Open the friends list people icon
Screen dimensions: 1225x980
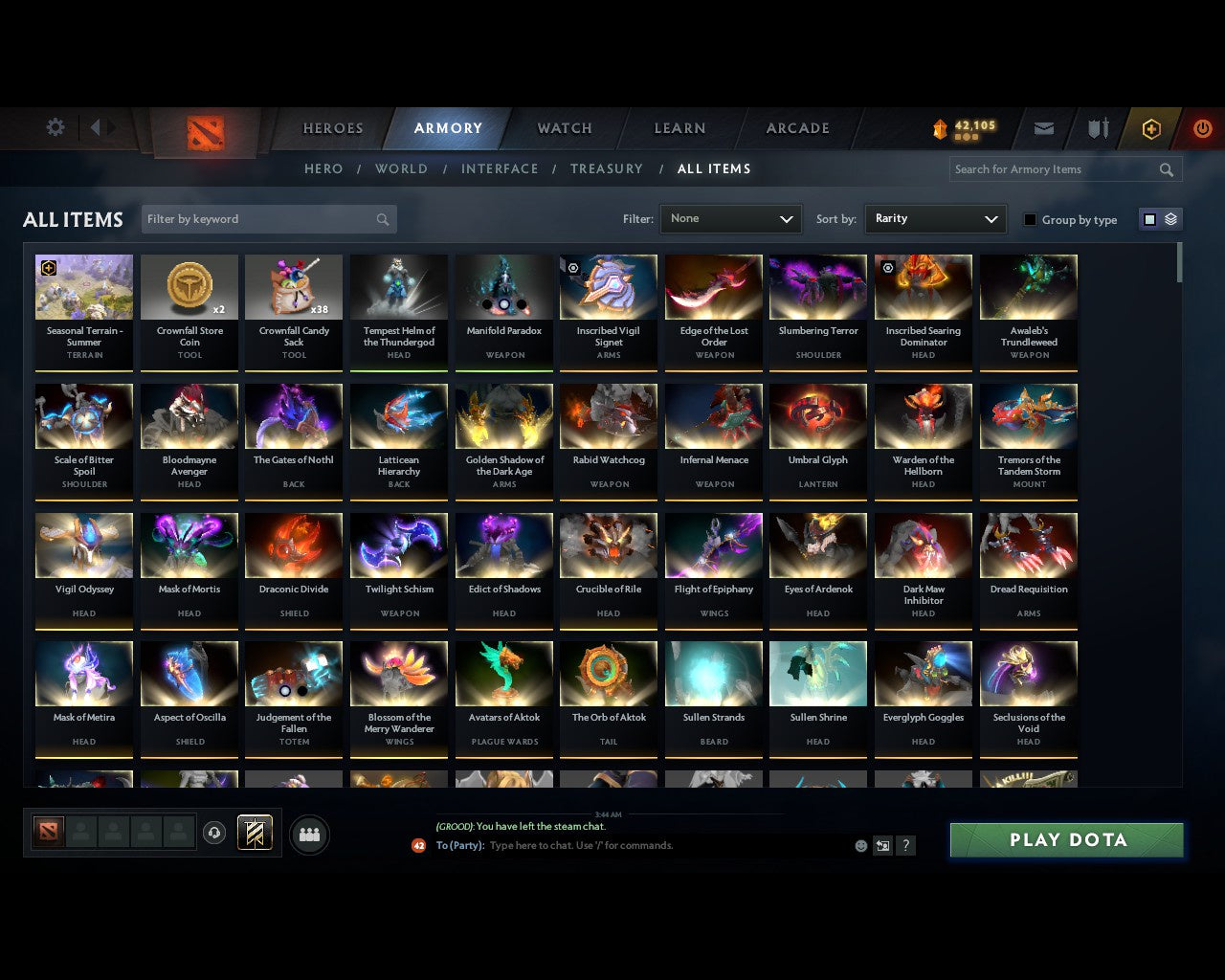(x=308, y=834)
